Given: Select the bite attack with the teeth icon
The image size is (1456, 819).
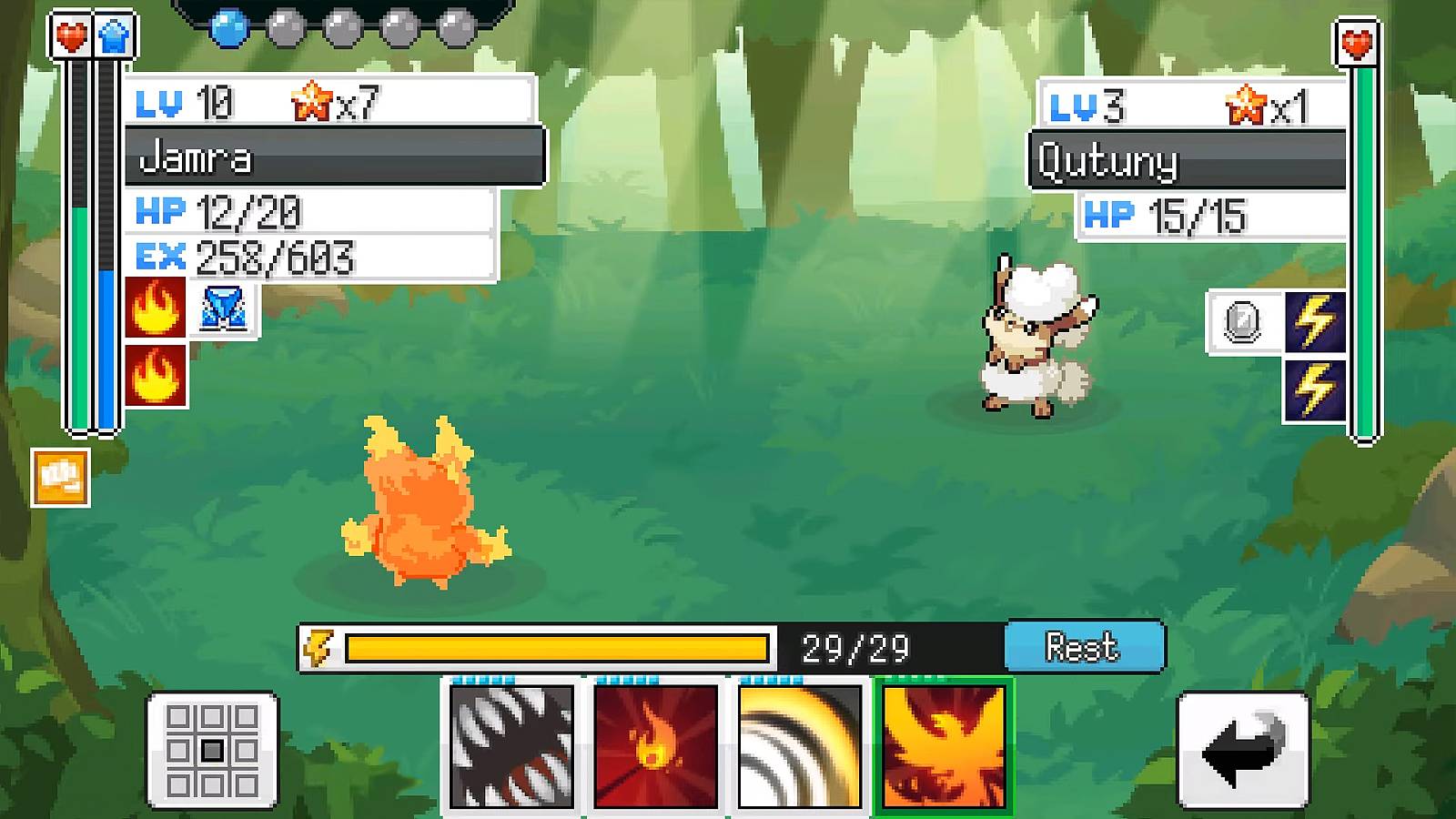Looking at the screenshot, I should (510, 748).
